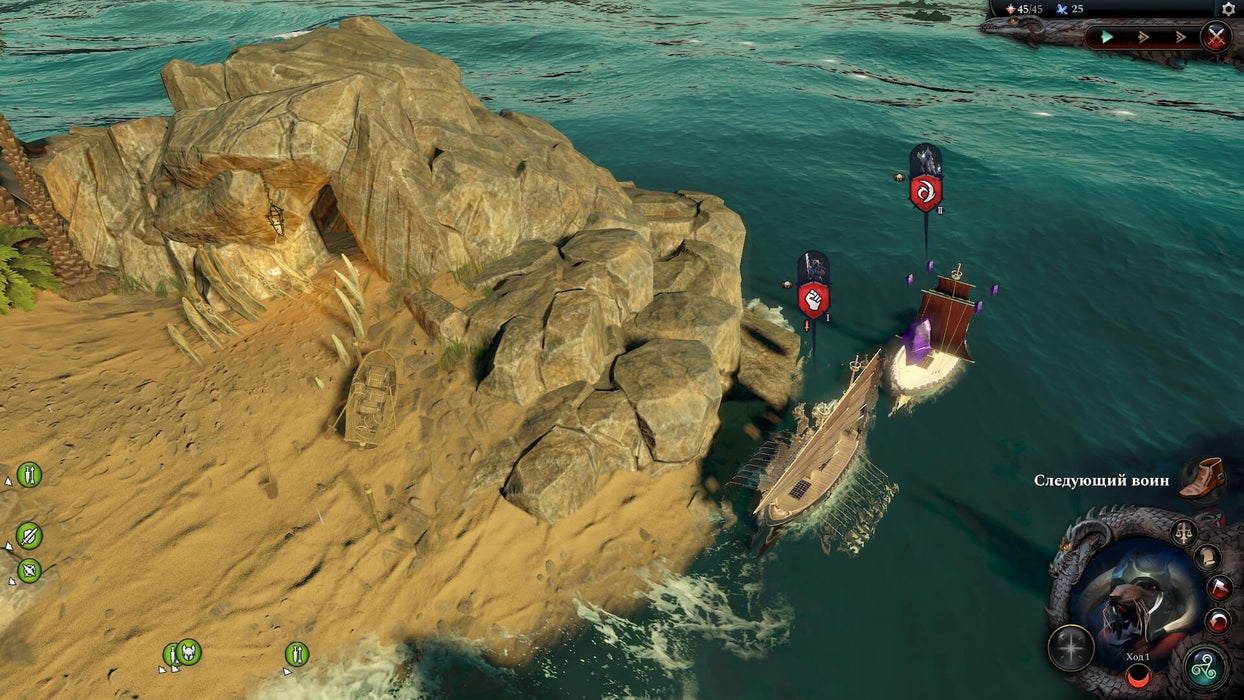This screenshot has width=1244, height=700.
Task: Open the golden scales icon
Action: pyautogui.click(x=1184, y=532)
